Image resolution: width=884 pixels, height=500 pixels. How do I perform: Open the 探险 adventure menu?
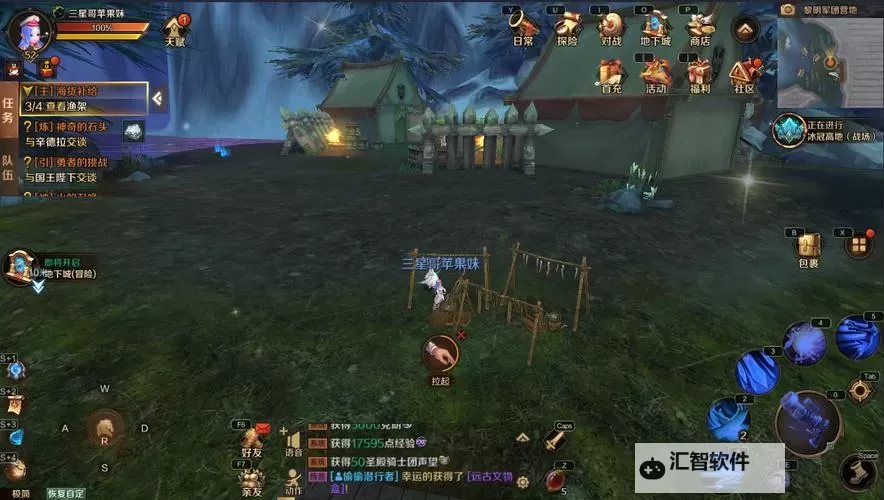pyautogui.click(x=567, y=27)
